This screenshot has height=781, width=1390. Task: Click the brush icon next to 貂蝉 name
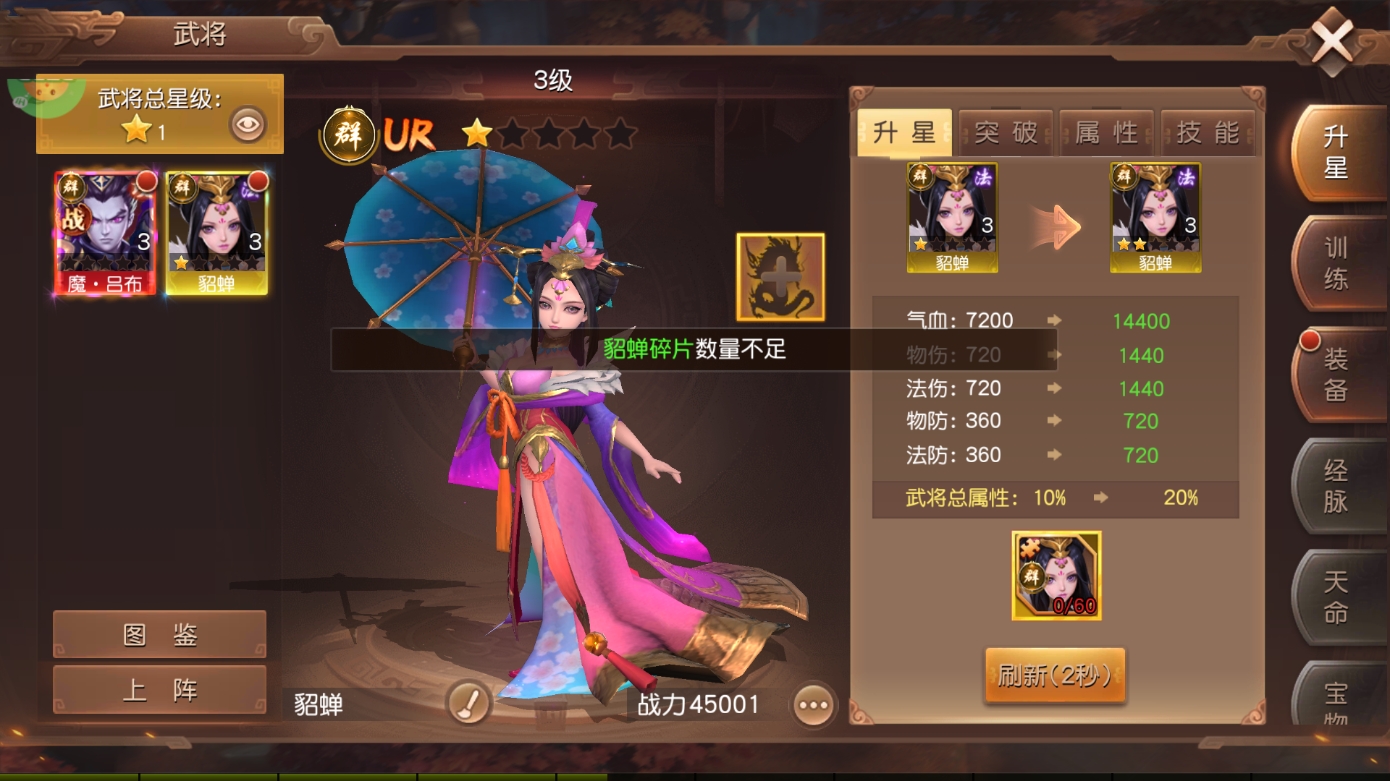click(x=468, y=704)
